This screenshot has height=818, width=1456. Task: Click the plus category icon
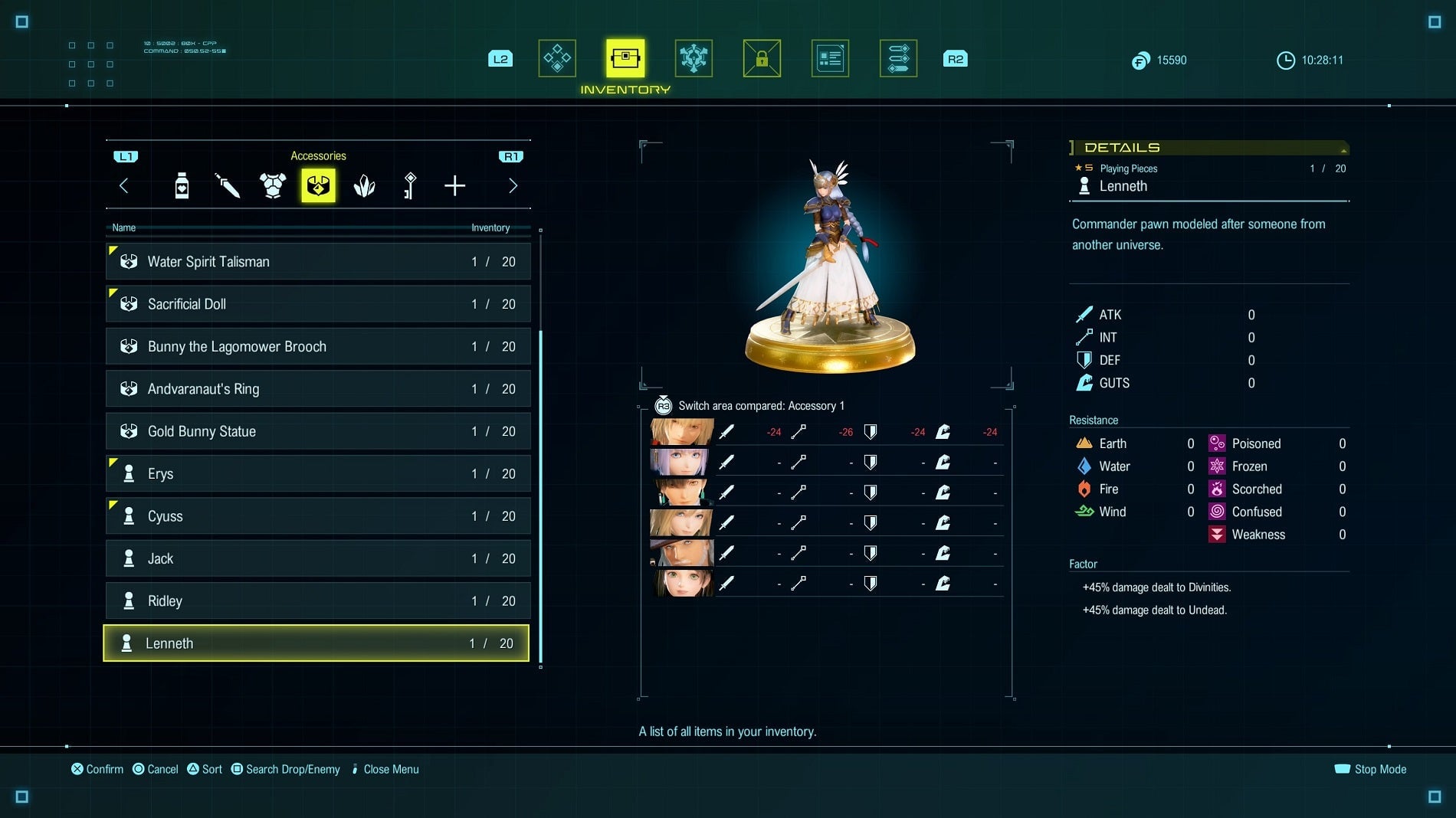(455, 185)
